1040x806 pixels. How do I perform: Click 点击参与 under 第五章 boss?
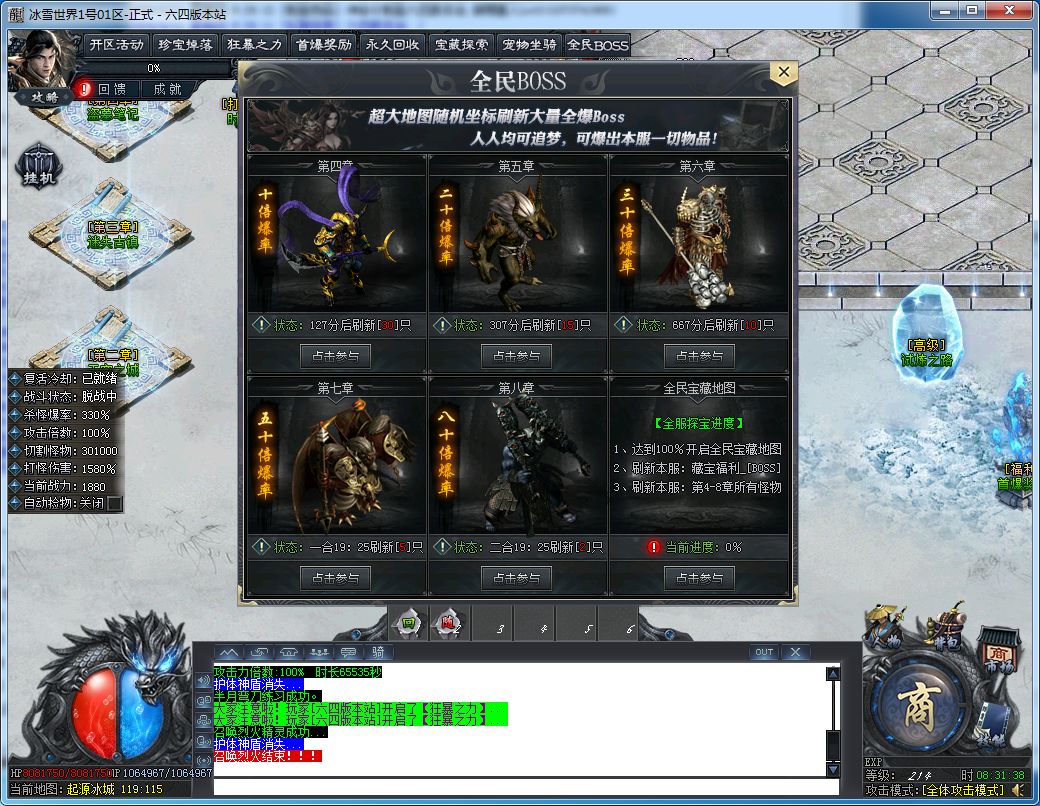click(516, 356)
